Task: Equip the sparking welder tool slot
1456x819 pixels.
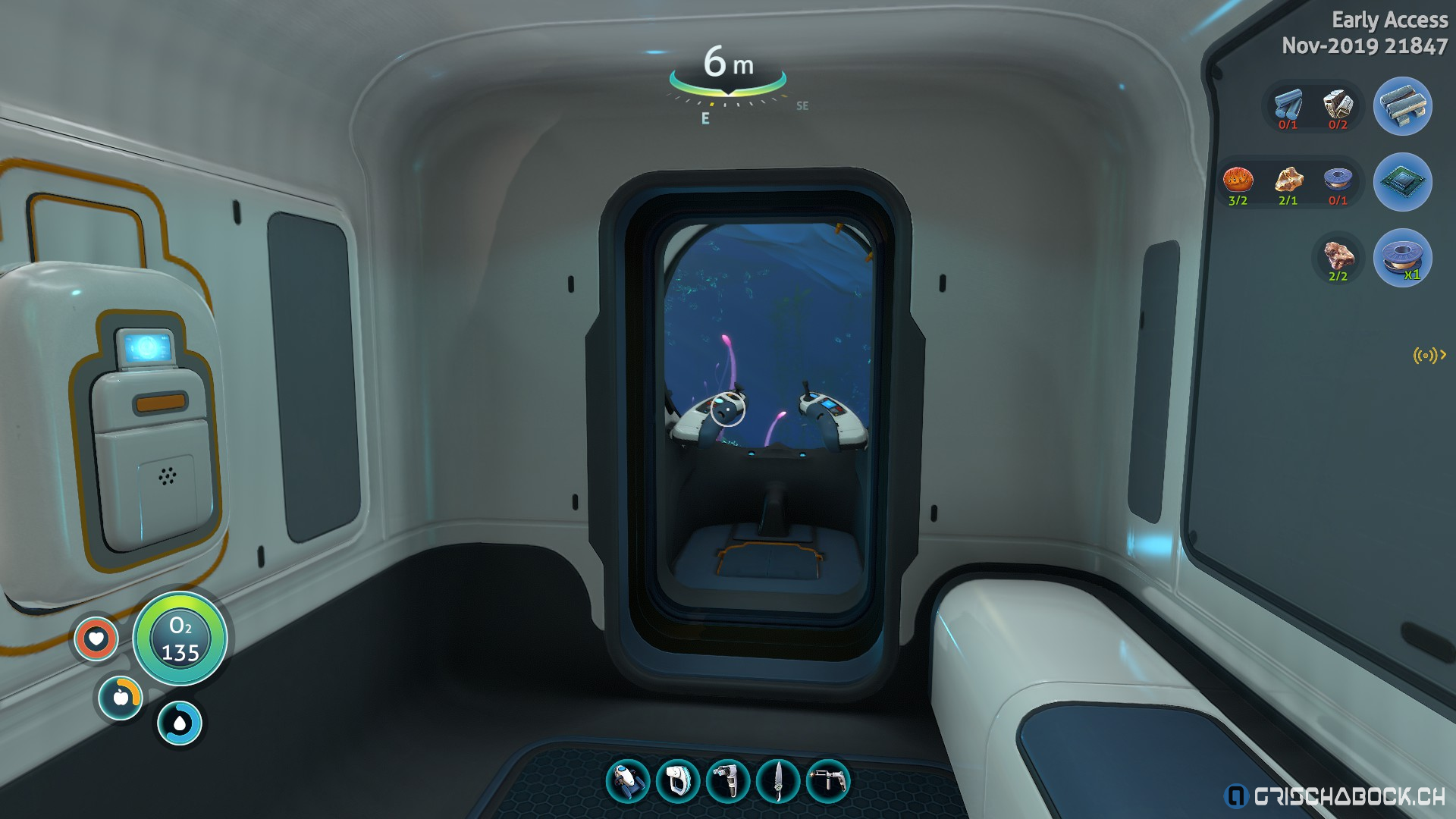Action: click(827, 781)
